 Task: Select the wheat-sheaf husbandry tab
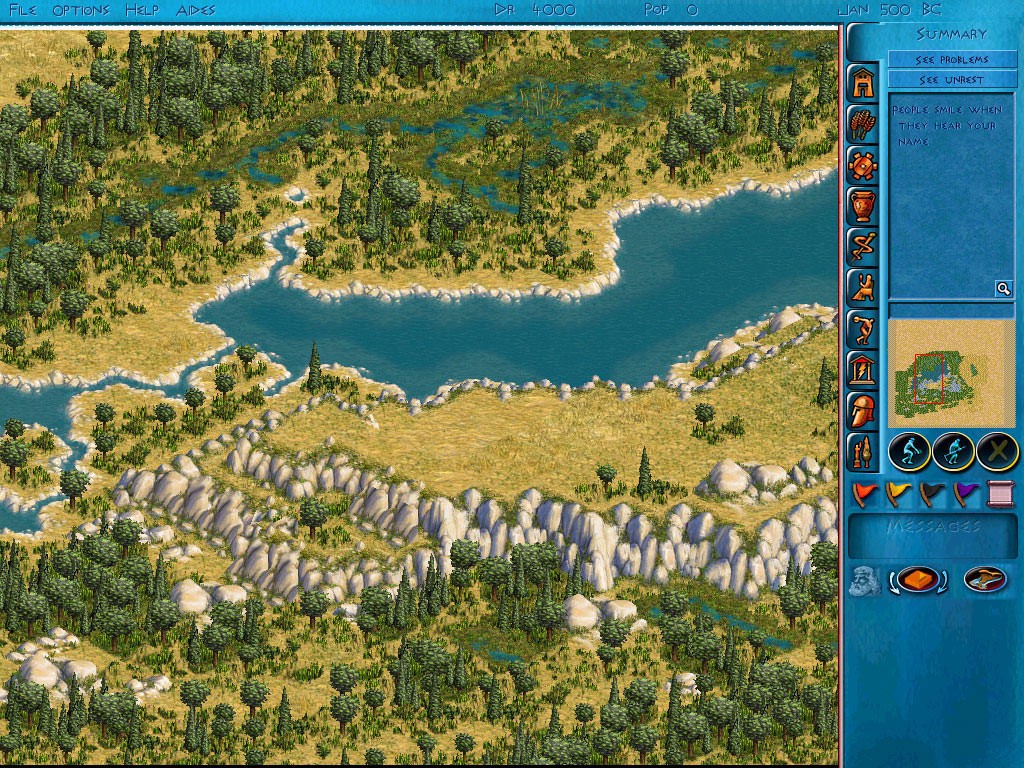[x=863, y=124]
